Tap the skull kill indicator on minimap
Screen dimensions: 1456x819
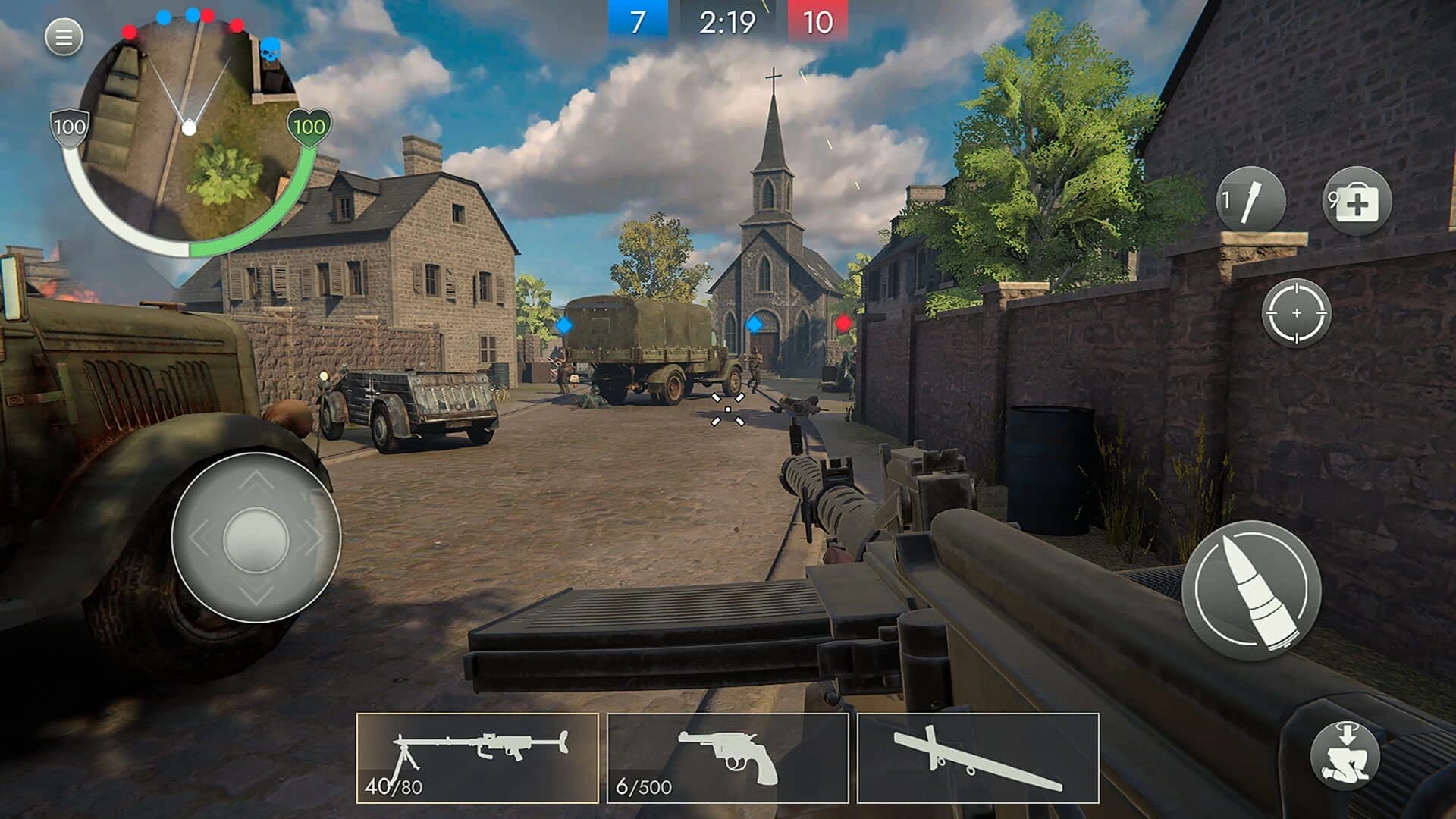269,48
